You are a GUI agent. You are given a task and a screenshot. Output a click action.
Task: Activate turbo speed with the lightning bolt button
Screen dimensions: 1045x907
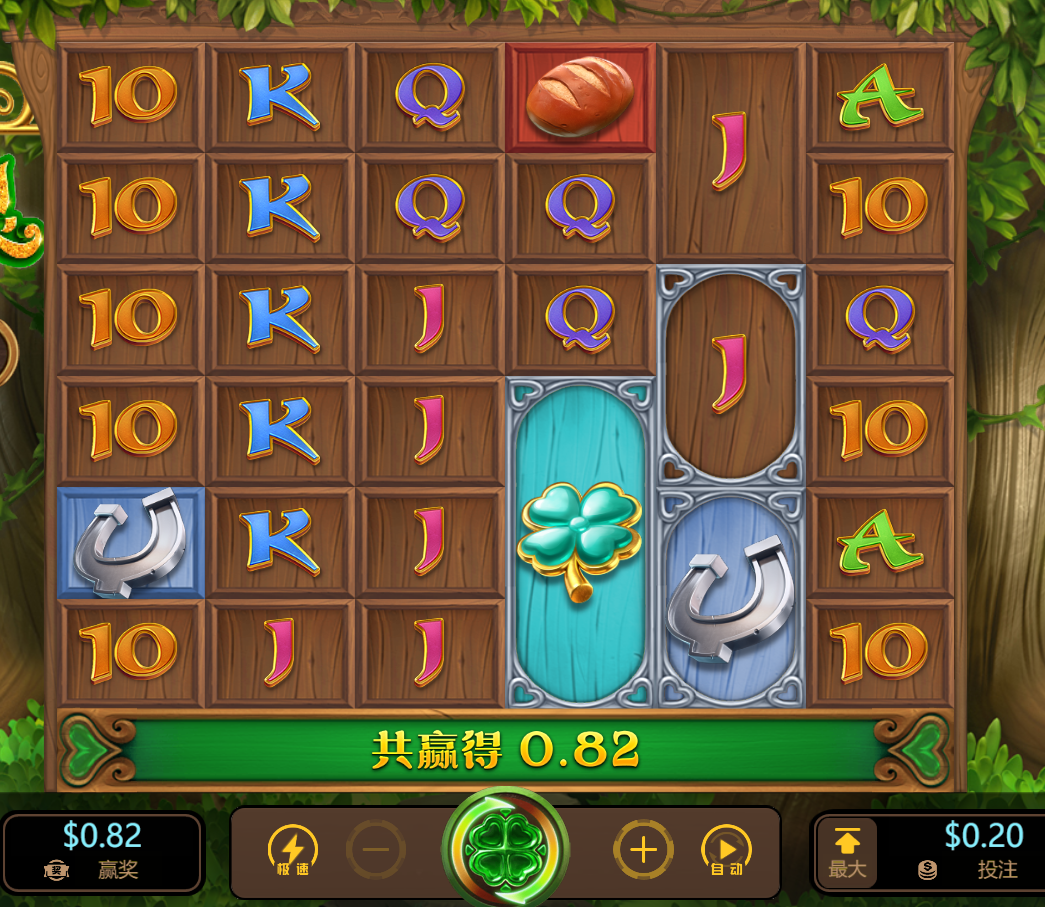pyautogui.click(x=292, y=851)
